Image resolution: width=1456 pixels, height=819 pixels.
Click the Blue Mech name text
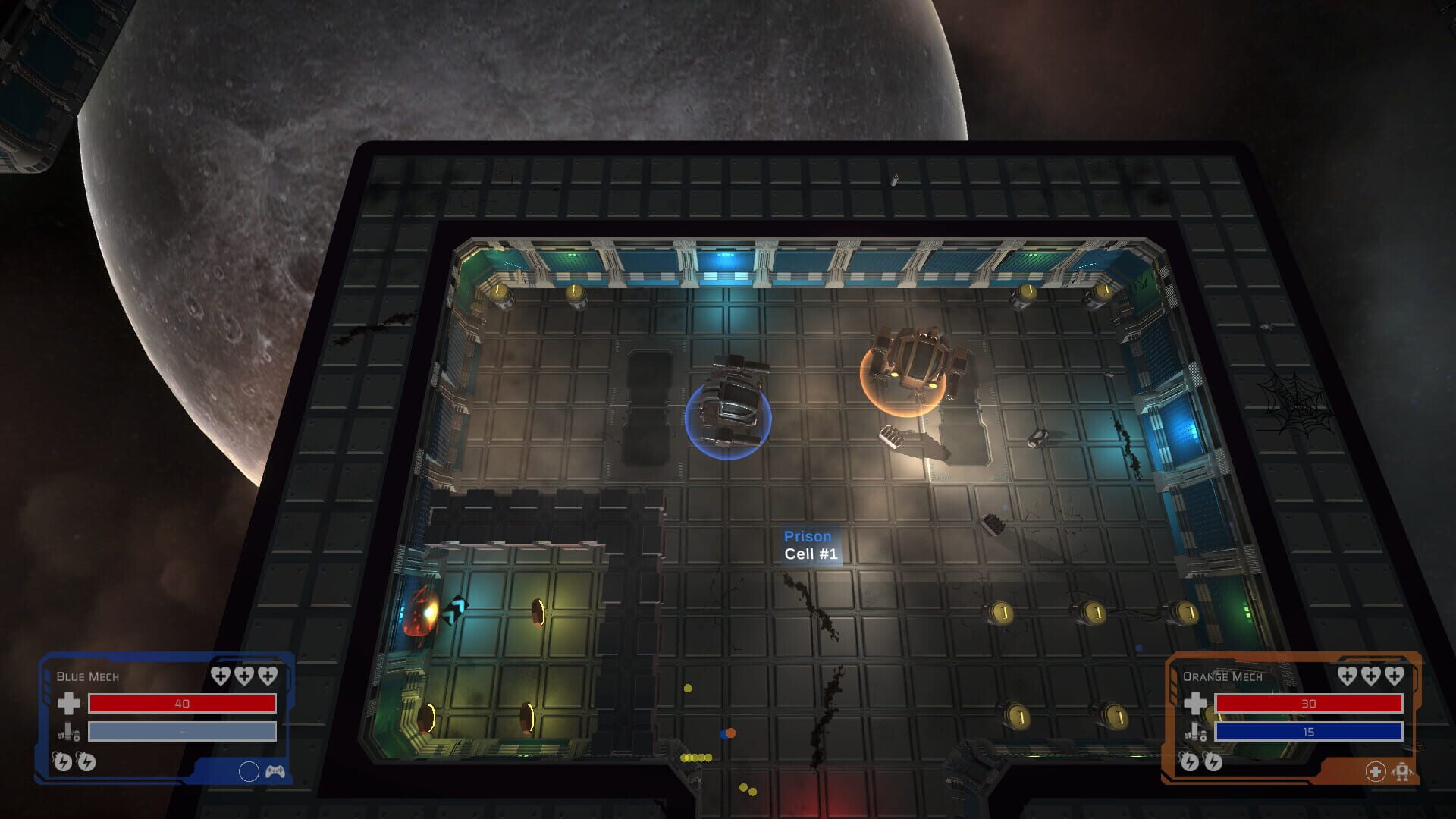click(x=86, y=676)
